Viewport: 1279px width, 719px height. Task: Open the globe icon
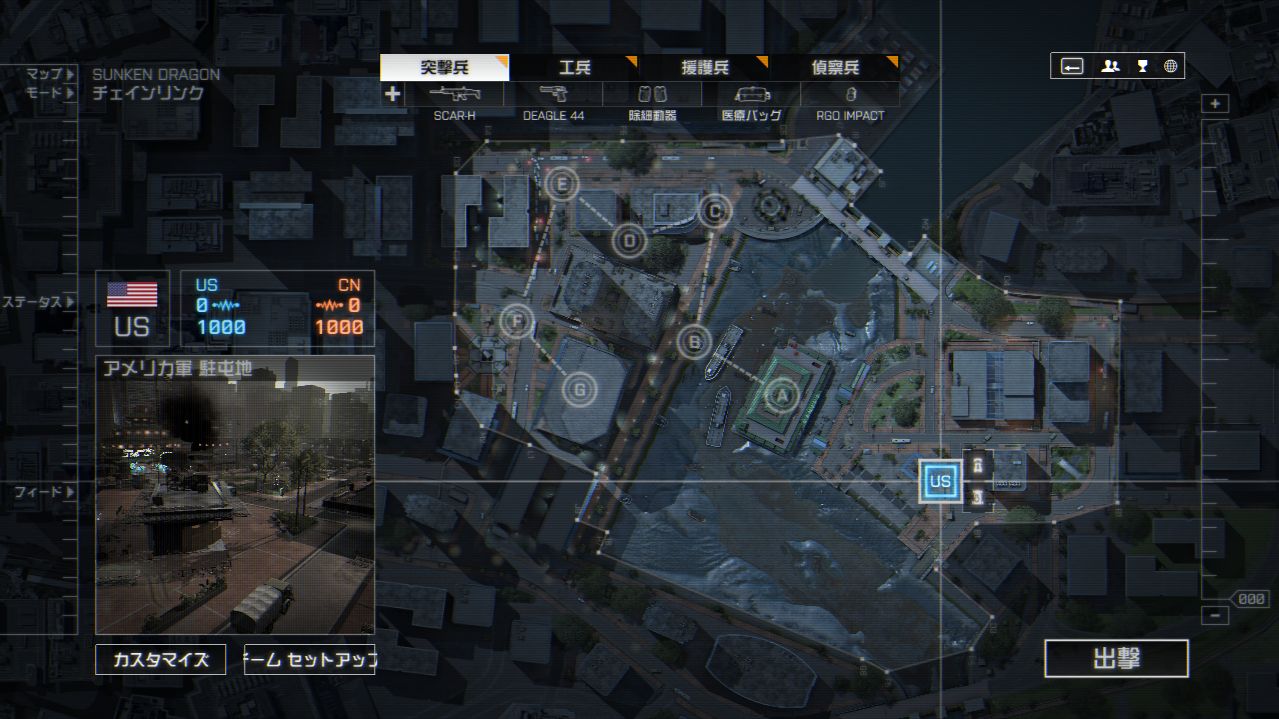1170,66
